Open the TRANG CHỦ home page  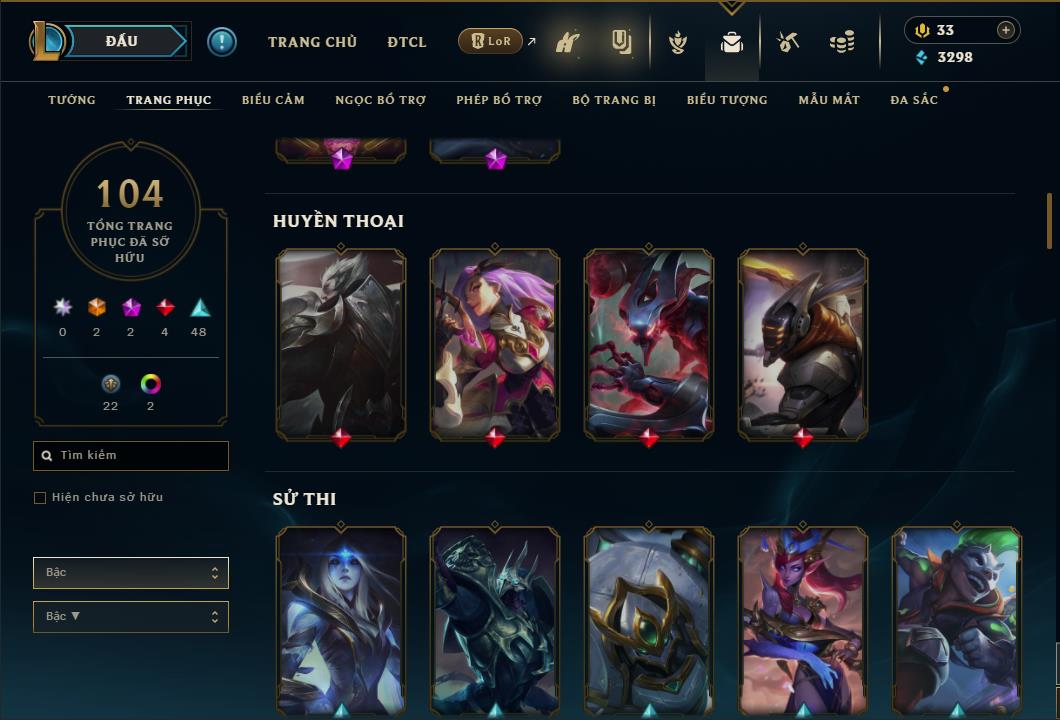[x=312, y=42]
